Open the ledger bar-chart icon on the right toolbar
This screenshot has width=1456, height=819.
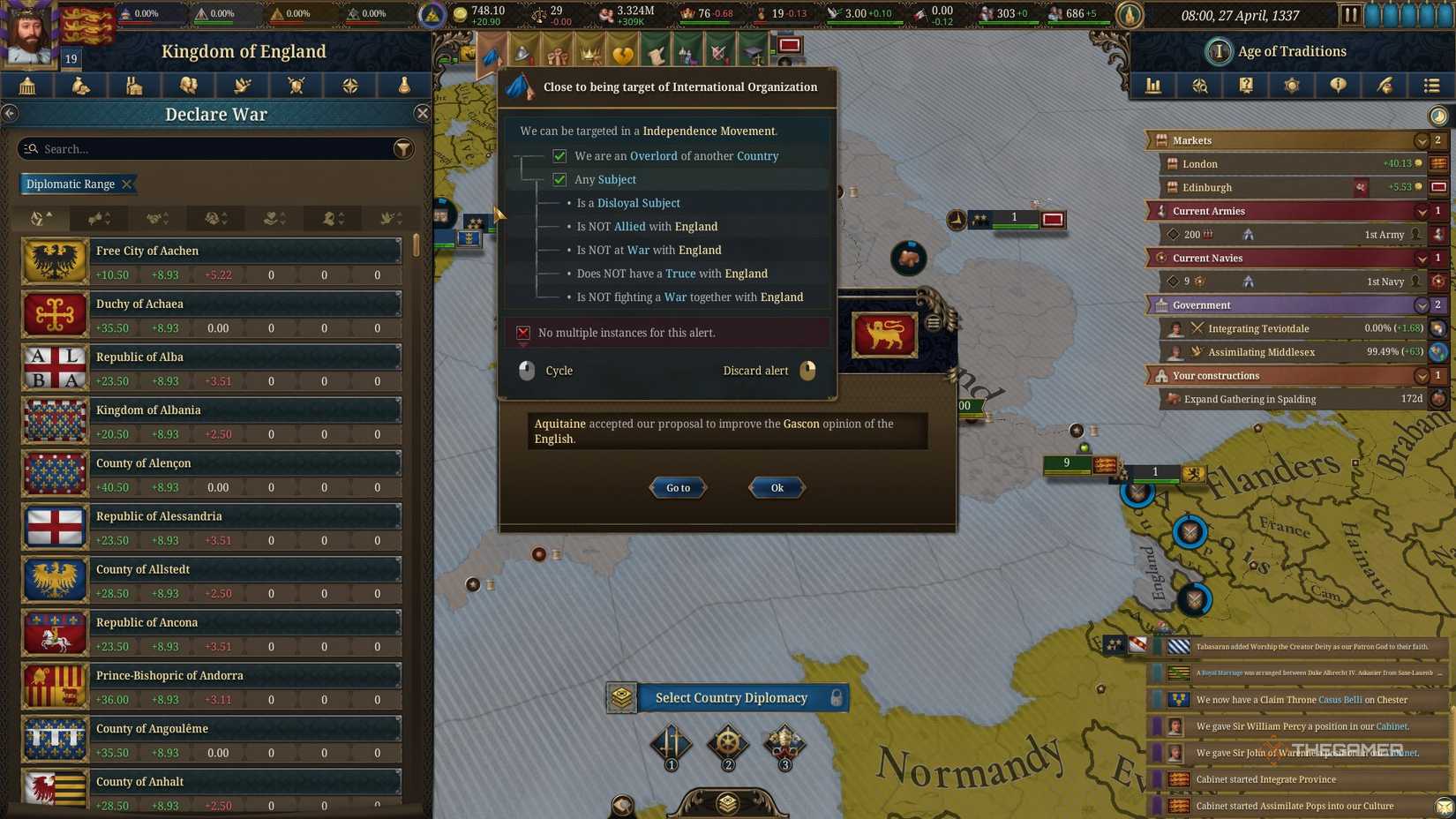click(1153, 86)
